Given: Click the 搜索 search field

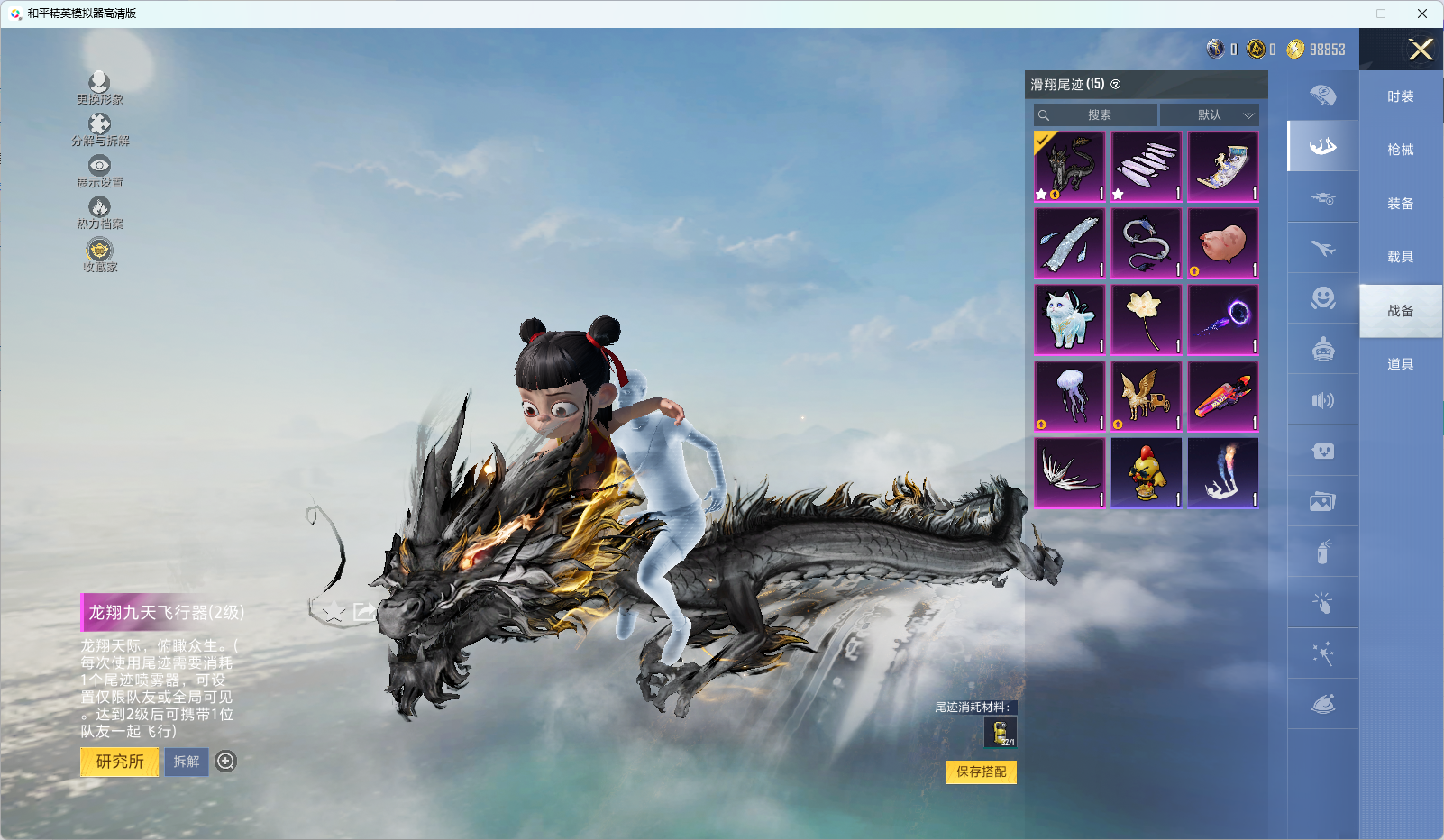Looking at the screenshot, I should [x=1096, y=115].
